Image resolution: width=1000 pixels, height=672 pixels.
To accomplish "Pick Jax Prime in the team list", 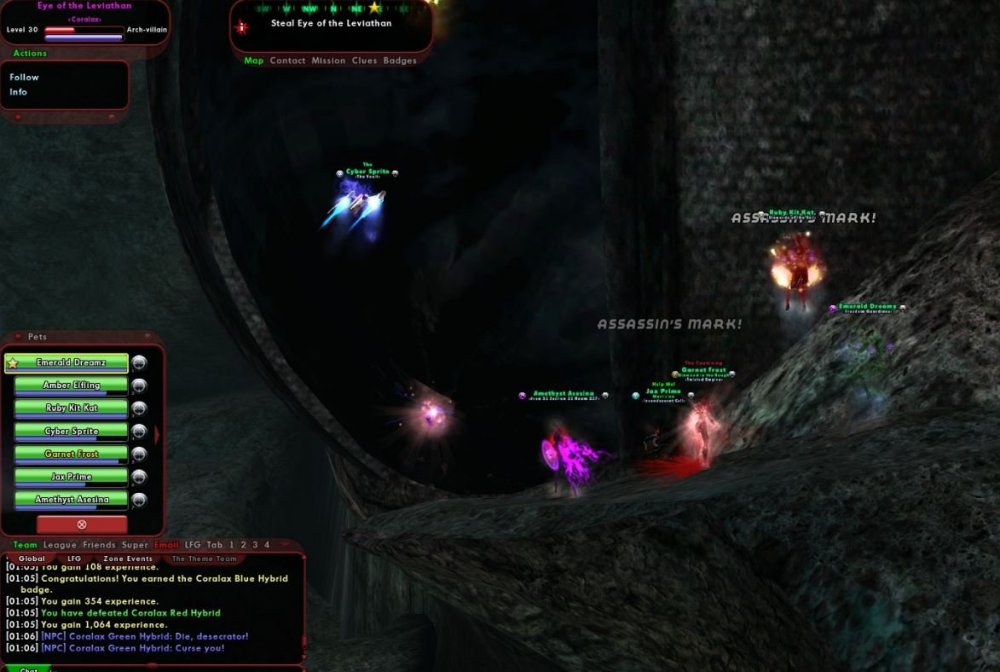I will click(70, 477).
